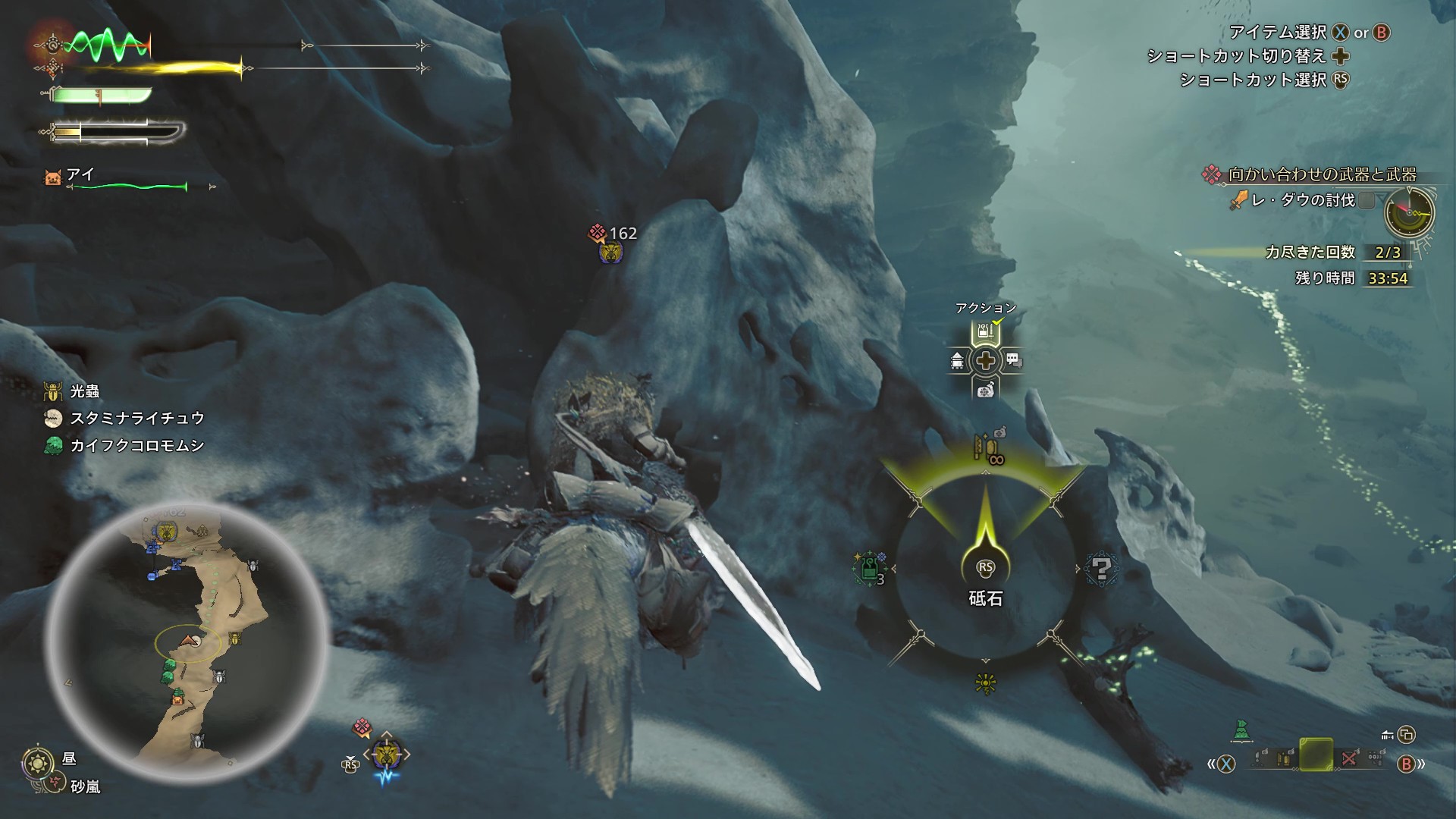
Task: Select the red X item bar slot
Action: [x=1348, y=758]
